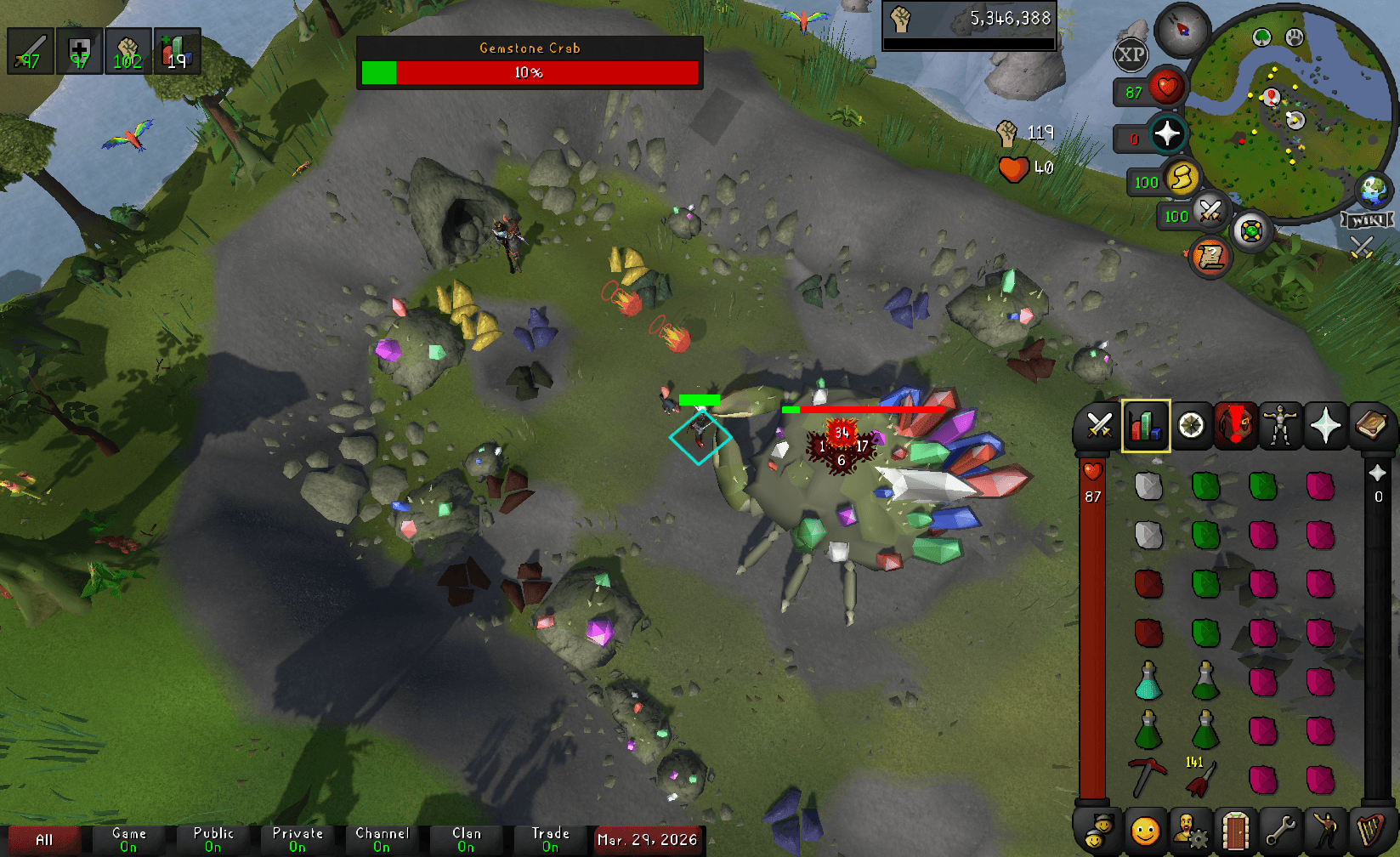Open the Friends list smiley tab
1400x857 pixels.
click(x=1145, y=831)
